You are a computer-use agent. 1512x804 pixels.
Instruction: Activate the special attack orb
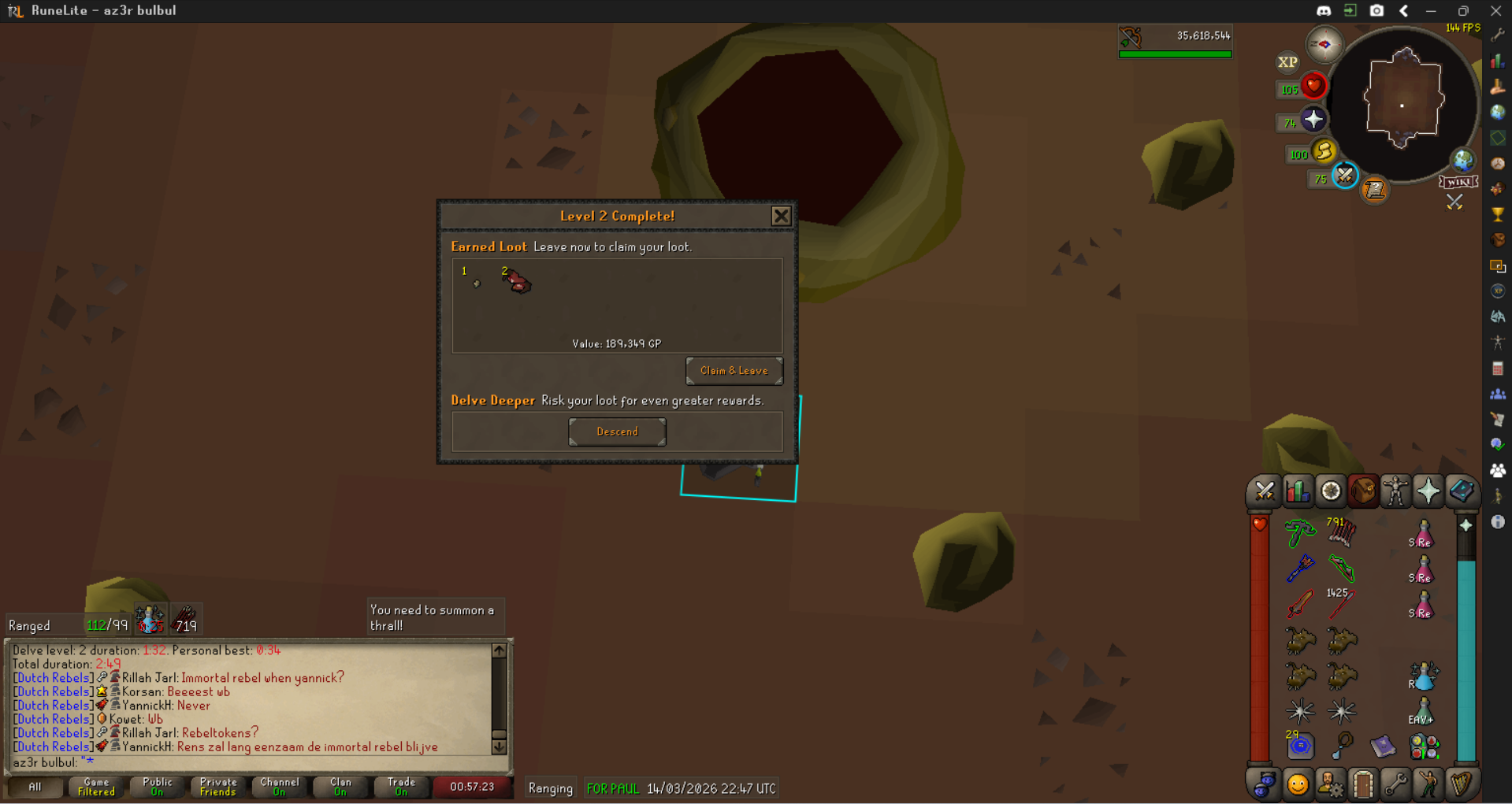[1344, 176]
